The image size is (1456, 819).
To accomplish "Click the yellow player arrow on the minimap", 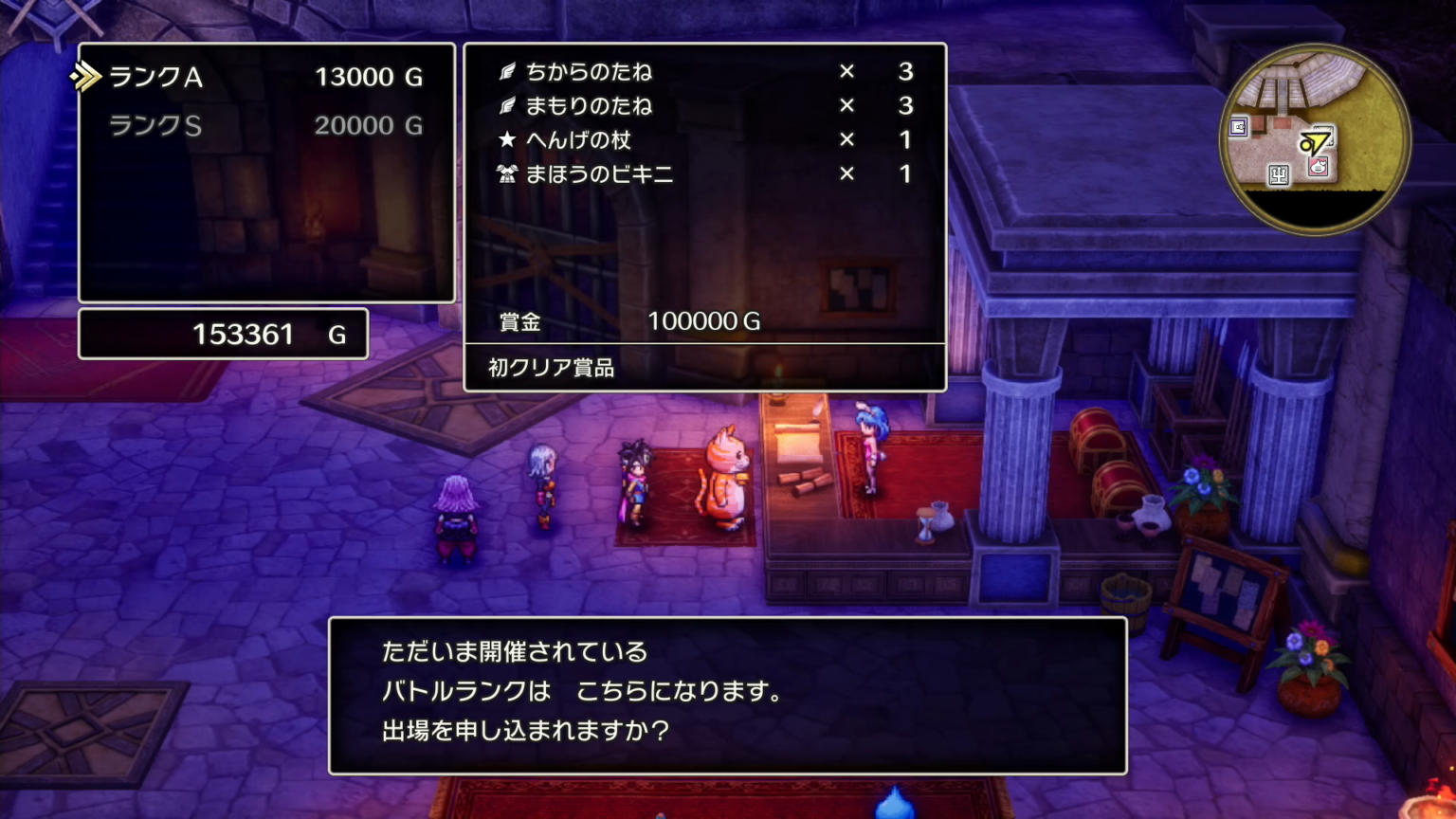I will coord(1315,142).
